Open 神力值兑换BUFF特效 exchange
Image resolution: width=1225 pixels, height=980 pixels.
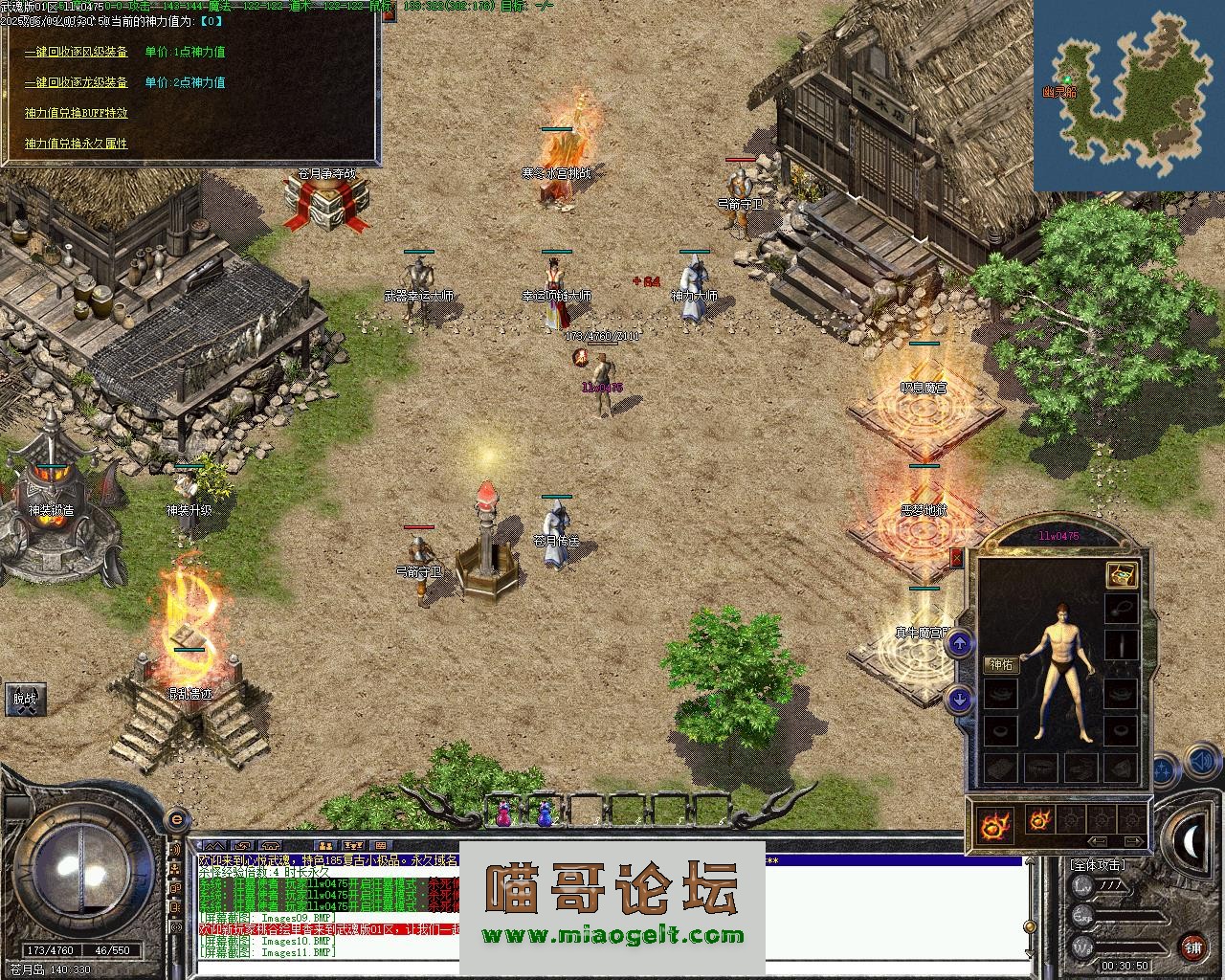[77, 113]
